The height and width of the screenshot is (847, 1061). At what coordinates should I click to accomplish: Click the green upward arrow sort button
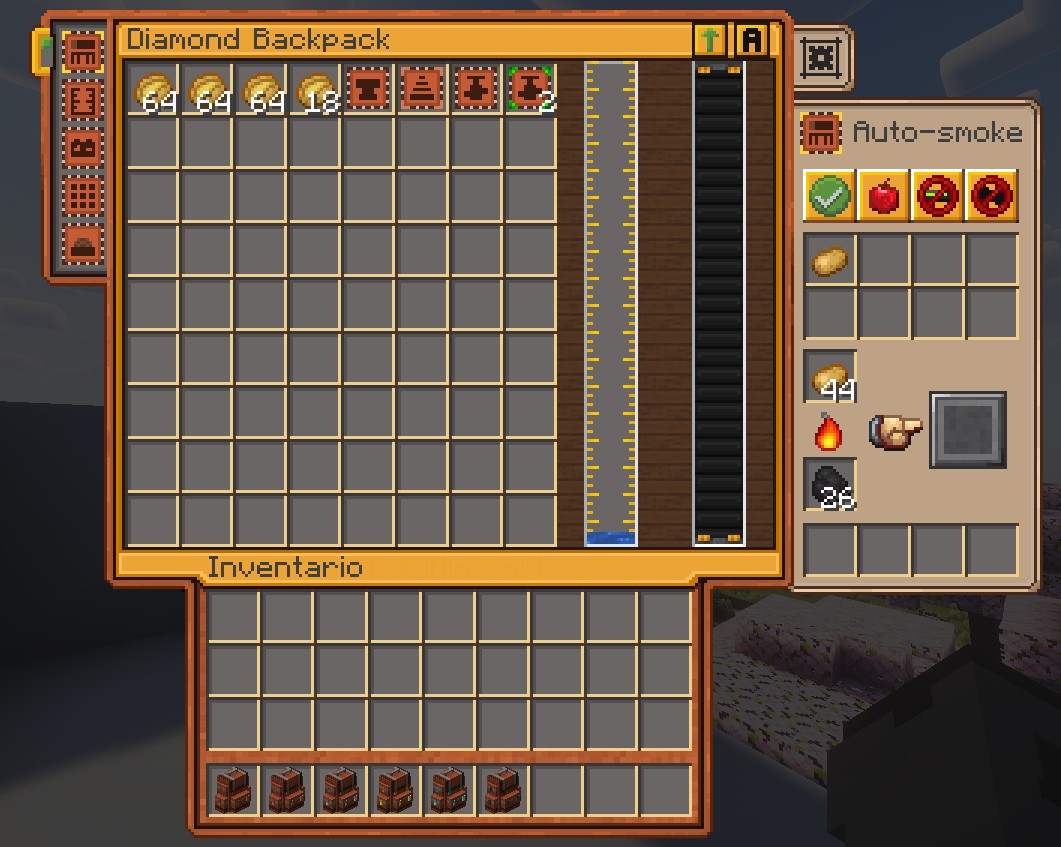pyautogui.click(x=709, y=41)
